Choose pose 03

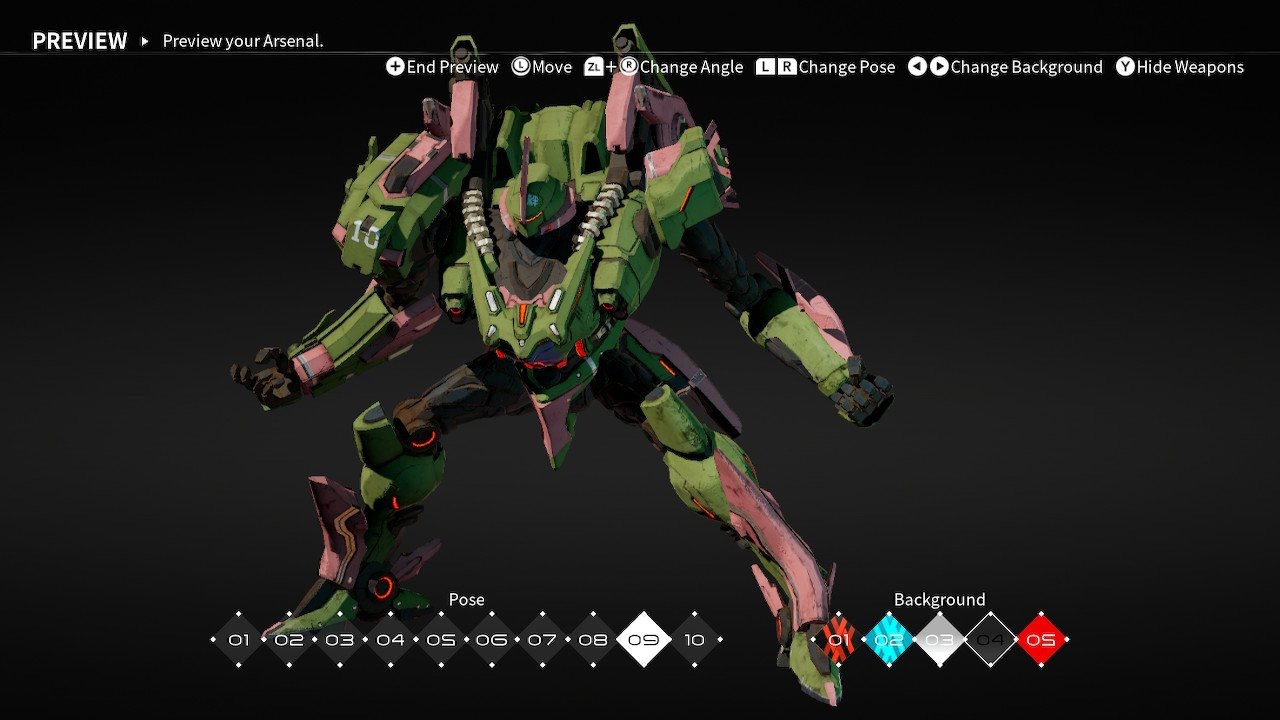pyautogui.click(x=340, y=640)
